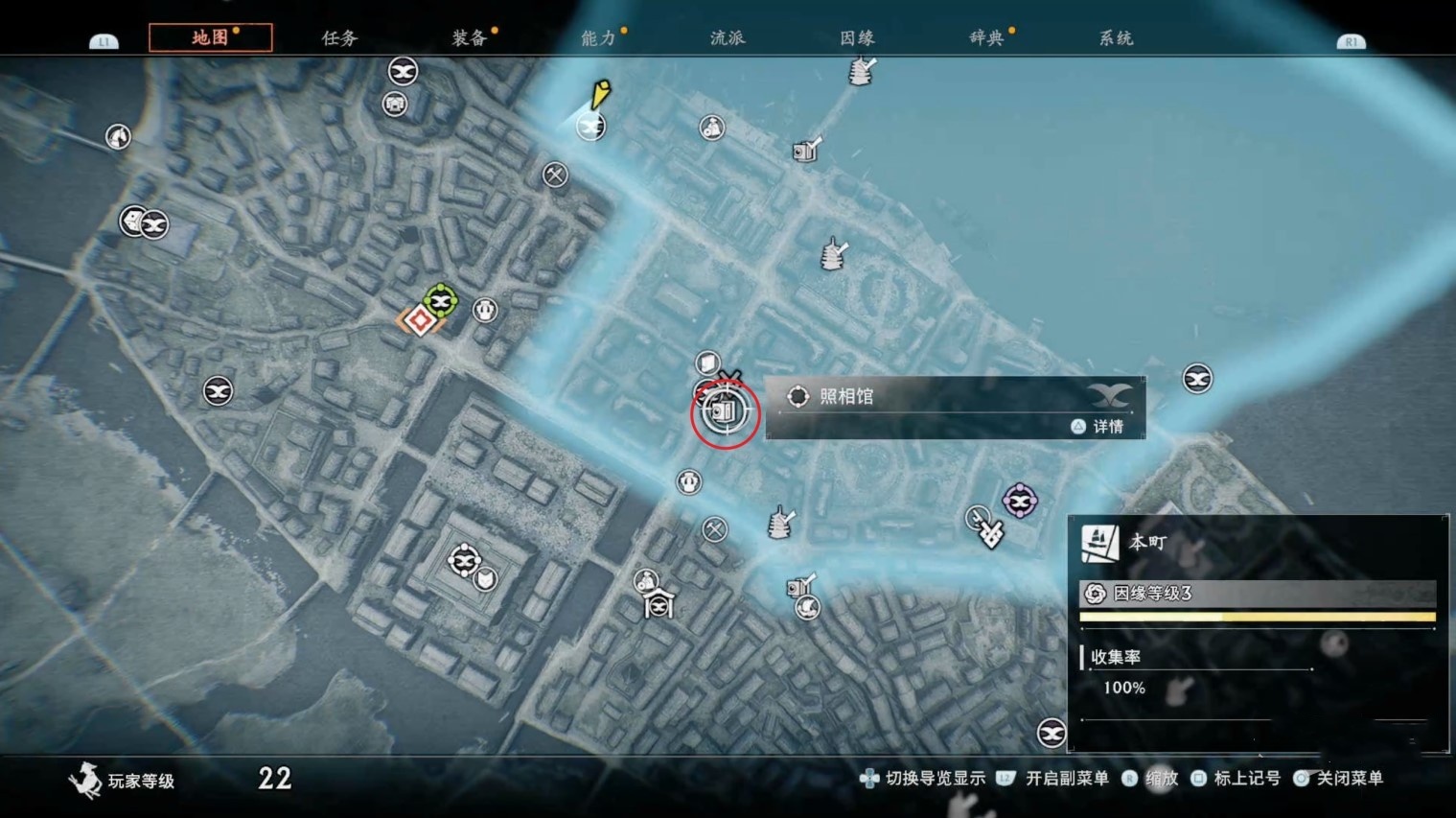Image resolution: width=1456 pixels, height=818 pixels.
Task: Open the 系统 menu tab
Action: [1114, 37]
